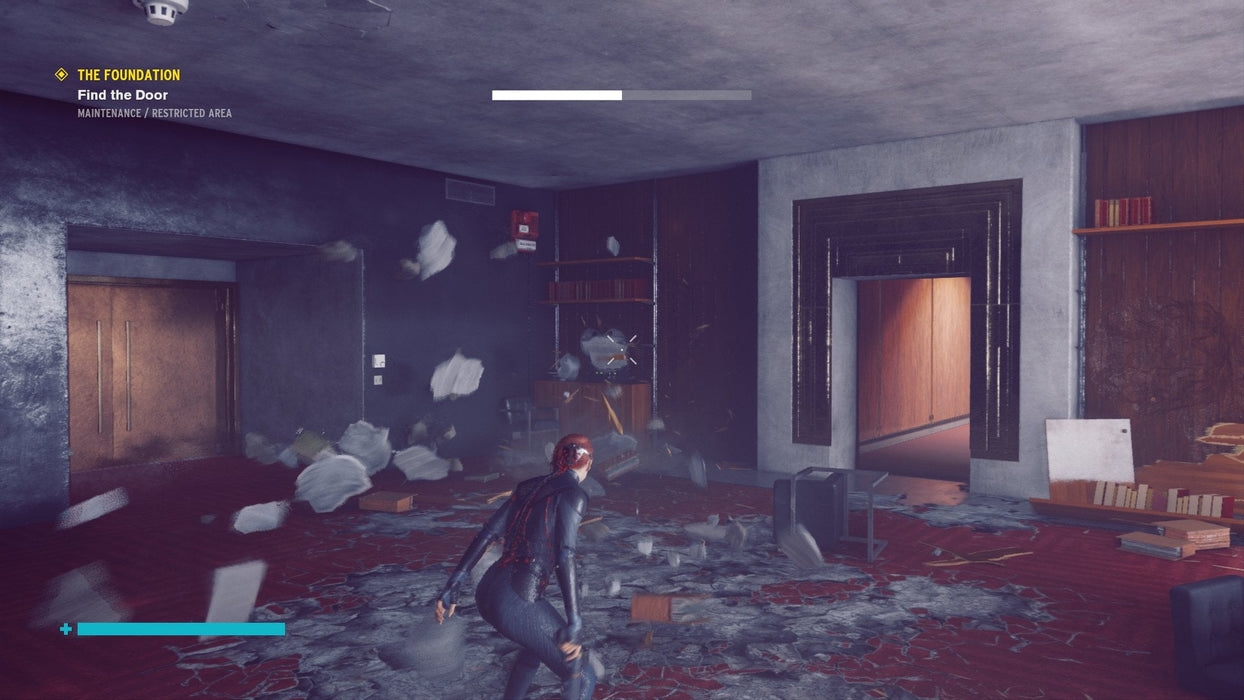Click the yellow diamond mission marker icon
The image size is (1244, 700).
[x=61, y=75]
